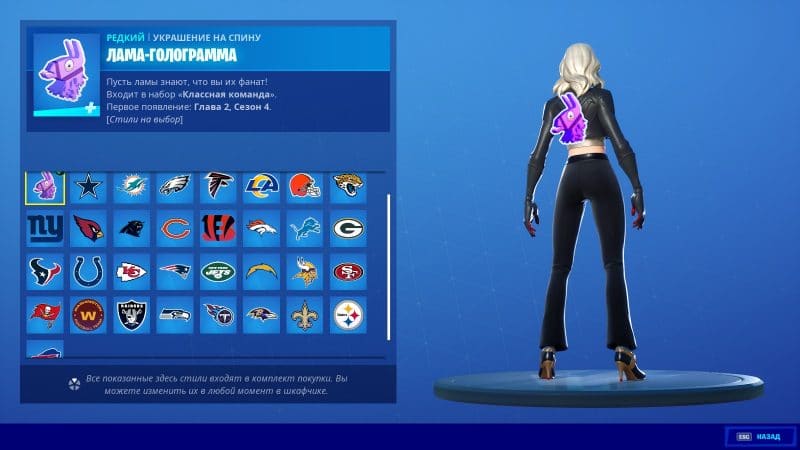Select the New York Giants style

tap(45, 228)
